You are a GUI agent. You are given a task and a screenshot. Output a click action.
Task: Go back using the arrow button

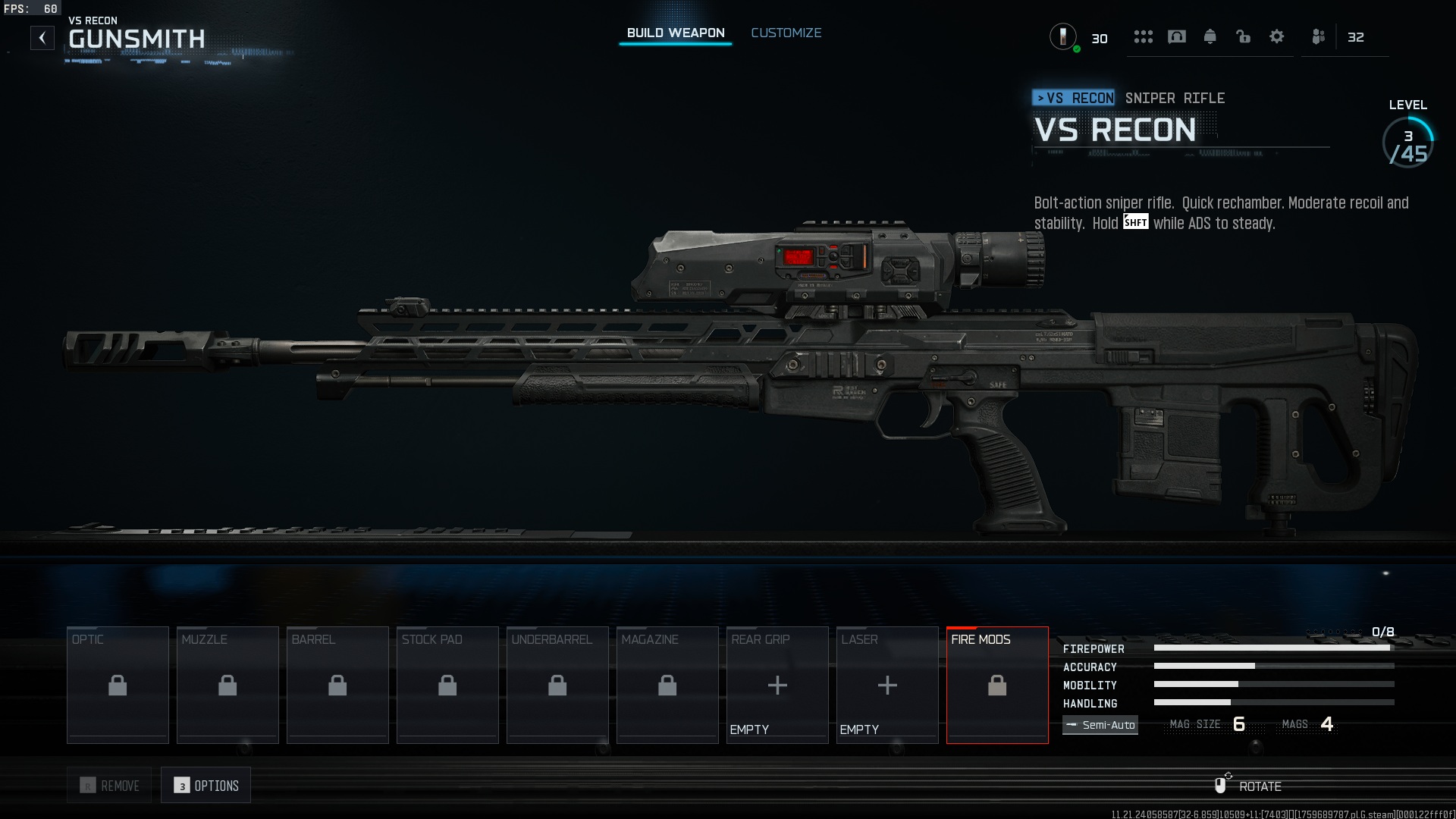click(x=42, y=38)
